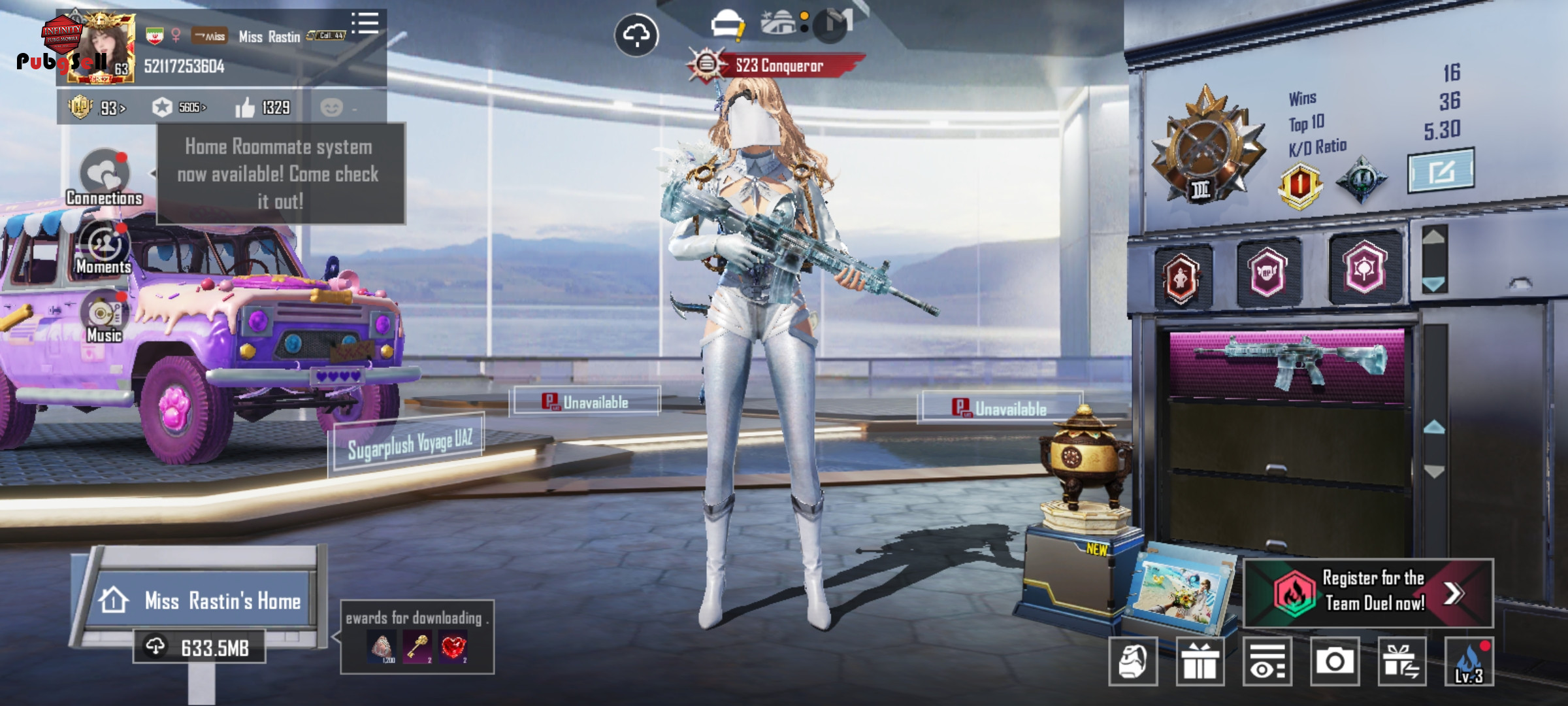Screen dimensions: 1568x706
Task: Edit the displayed stats card
Action: (1440, 171)
